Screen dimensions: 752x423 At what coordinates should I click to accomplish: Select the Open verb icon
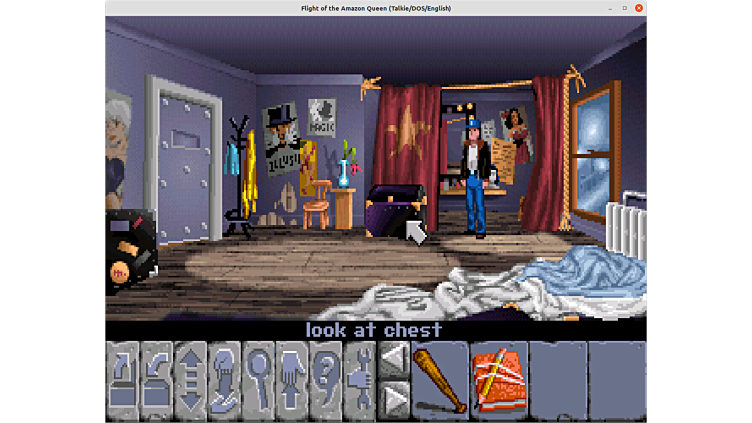point(123,381)
